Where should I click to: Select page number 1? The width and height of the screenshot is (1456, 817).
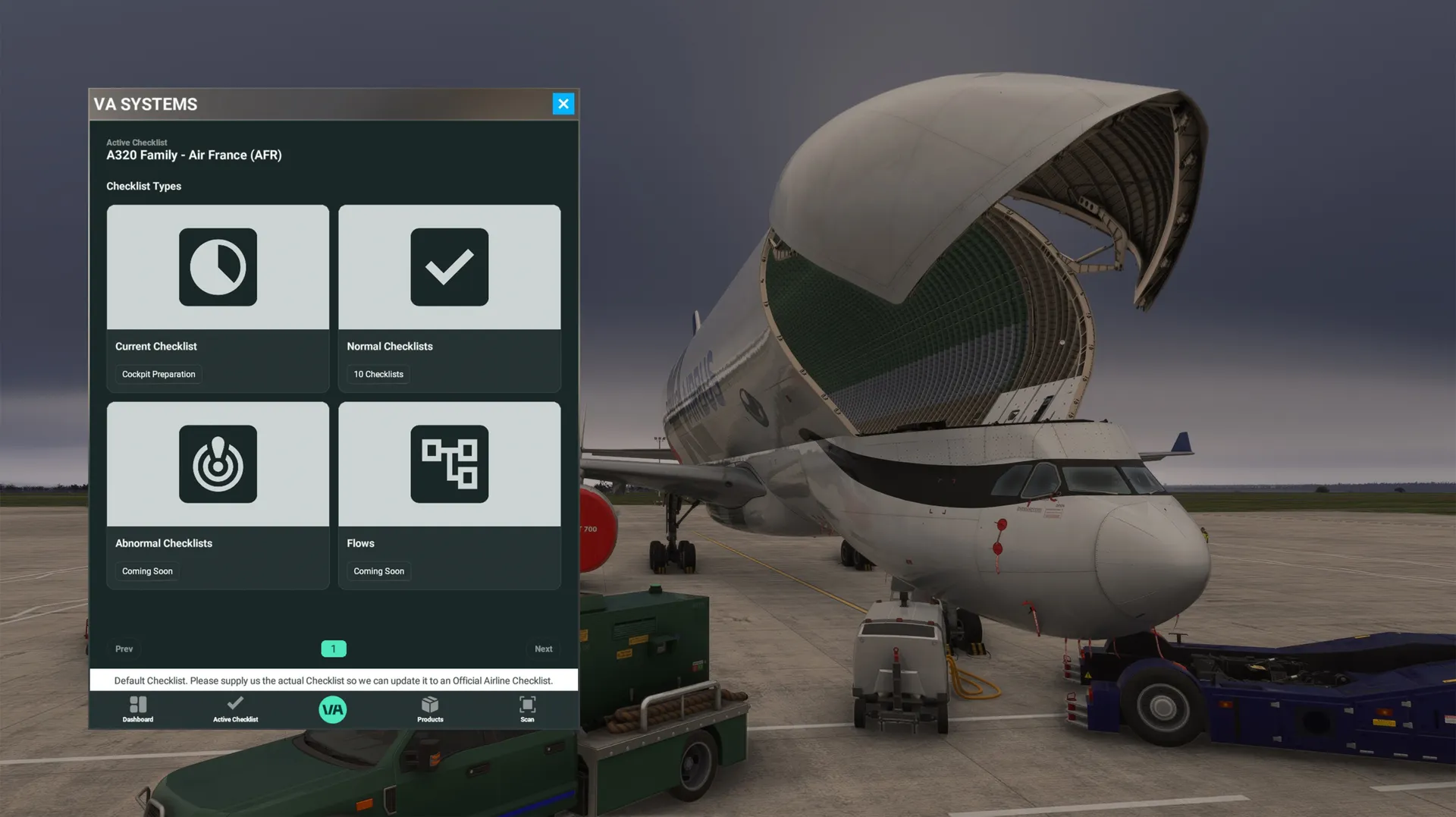[333, 649]
